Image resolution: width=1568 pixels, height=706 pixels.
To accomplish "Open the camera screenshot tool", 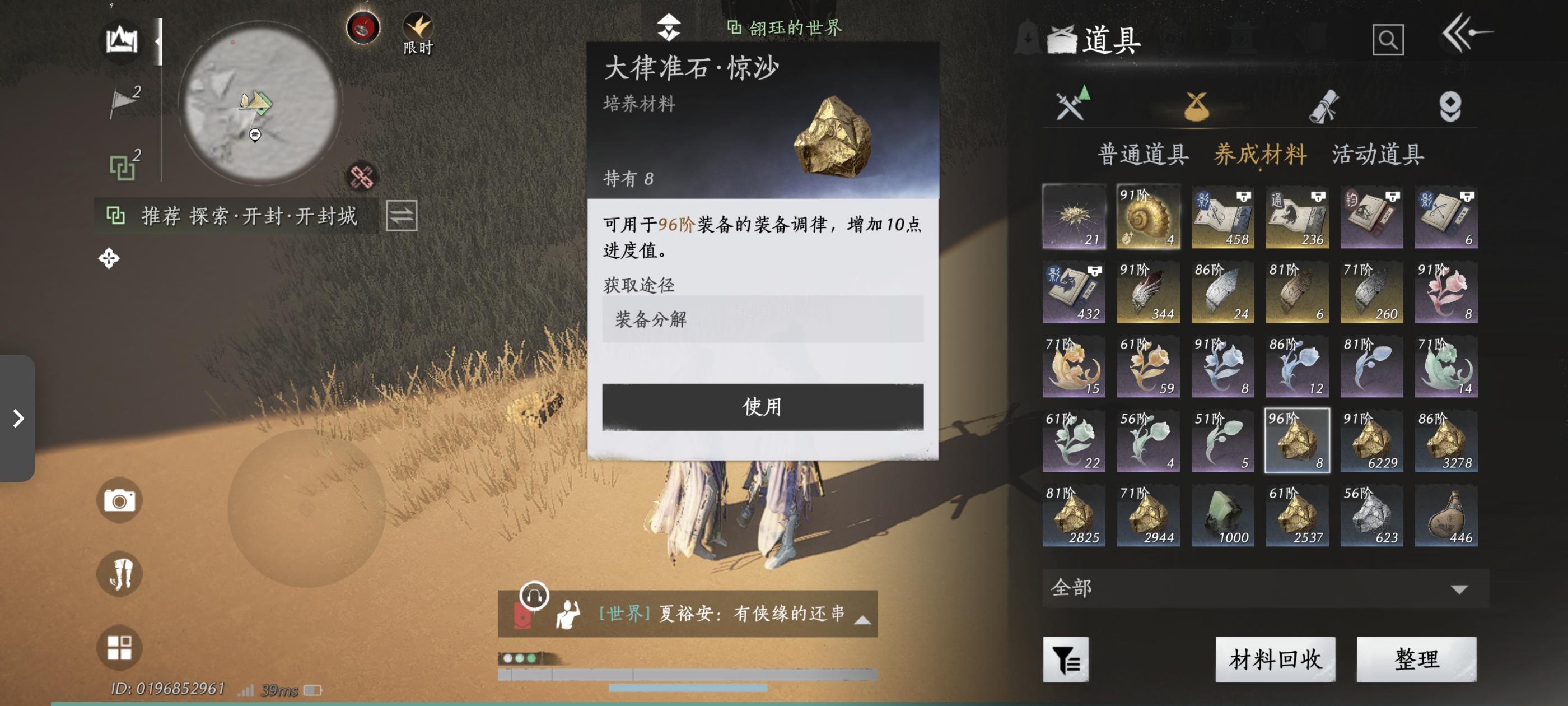I will coord(119,501).
